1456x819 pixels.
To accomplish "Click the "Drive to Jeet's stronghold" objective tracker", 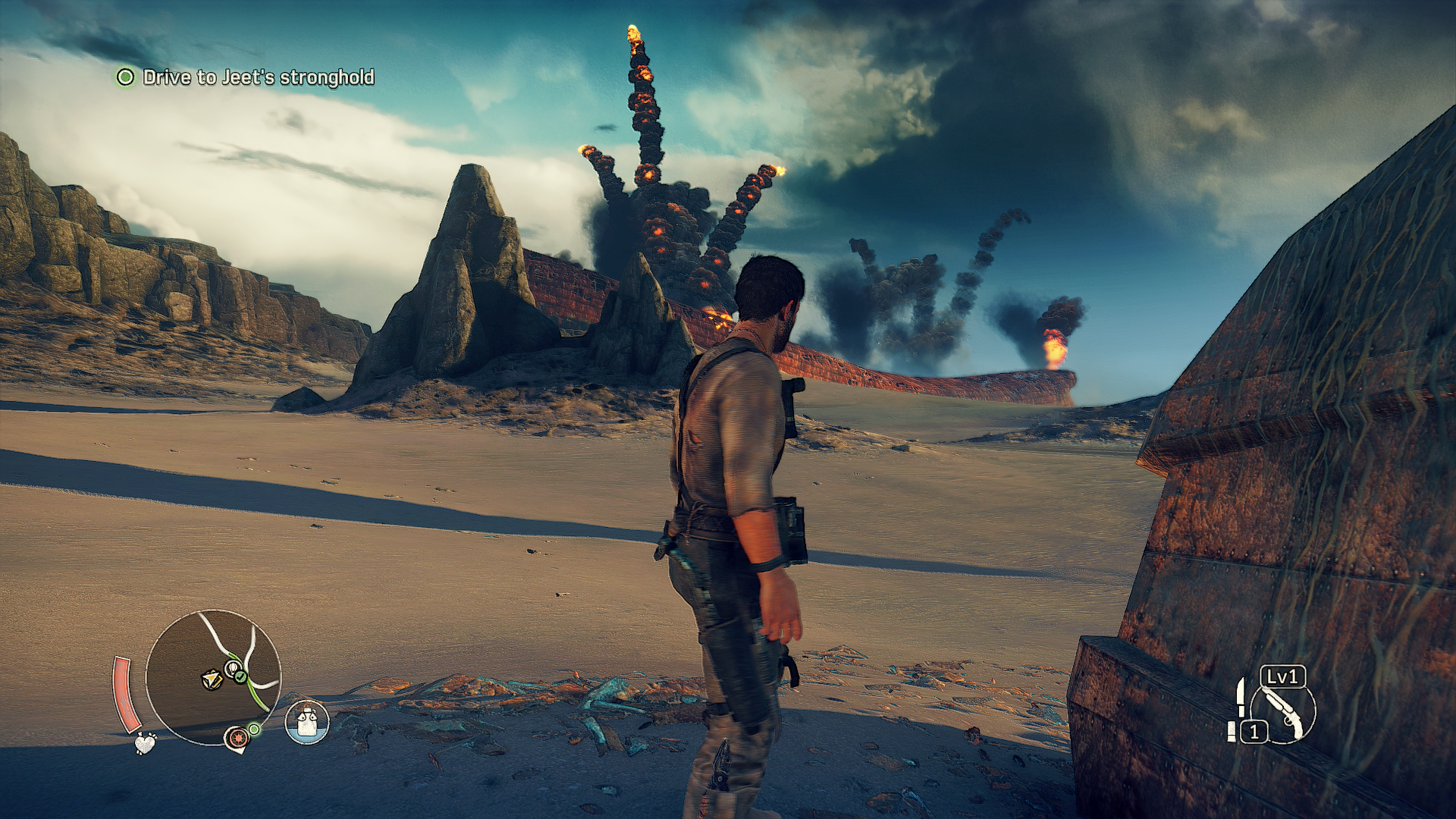I will coord(256,77).
